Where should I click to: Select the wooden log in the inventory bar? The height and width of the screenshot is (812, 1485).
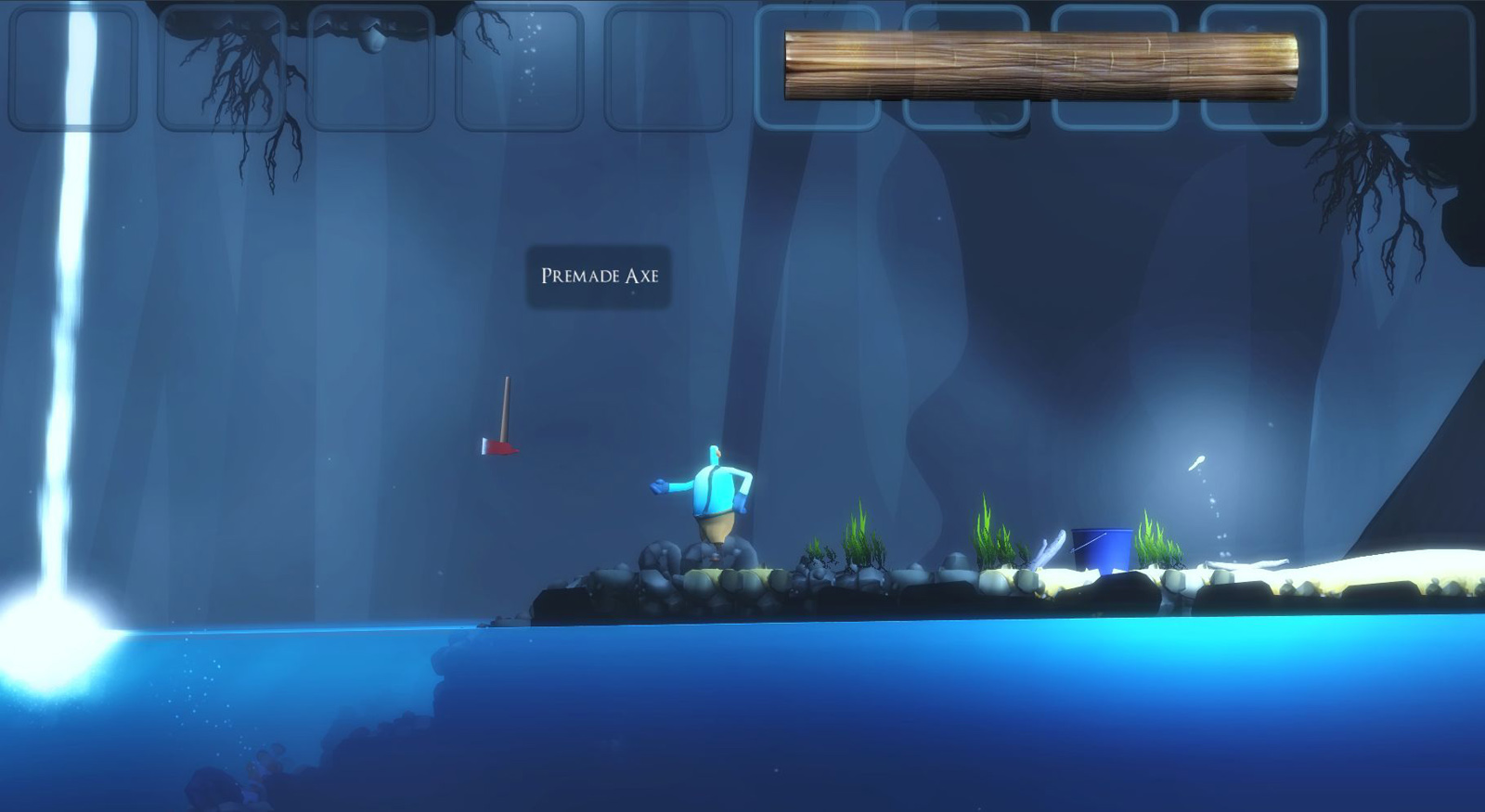click(x=1039, y=66)
